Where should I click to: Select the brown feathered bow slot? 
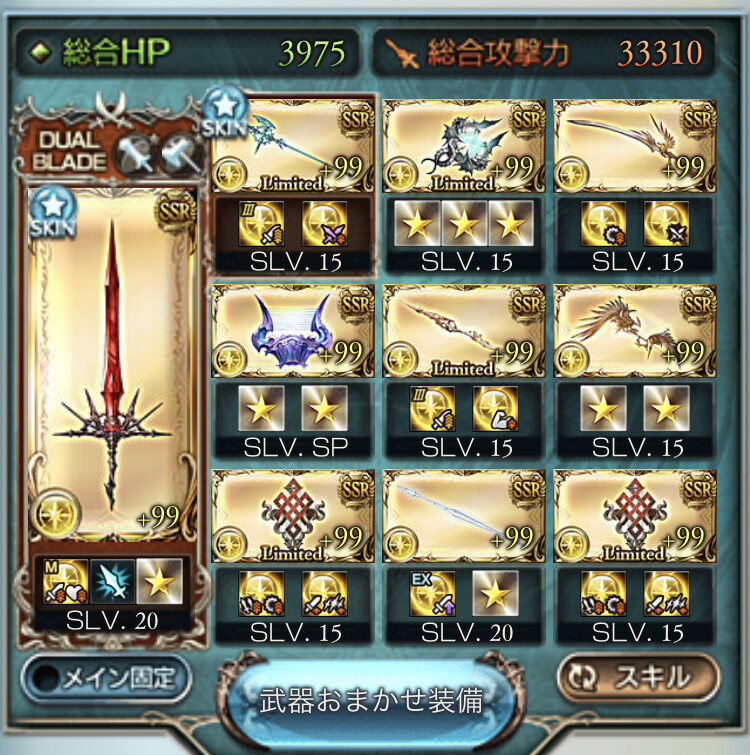pos(635,332)
